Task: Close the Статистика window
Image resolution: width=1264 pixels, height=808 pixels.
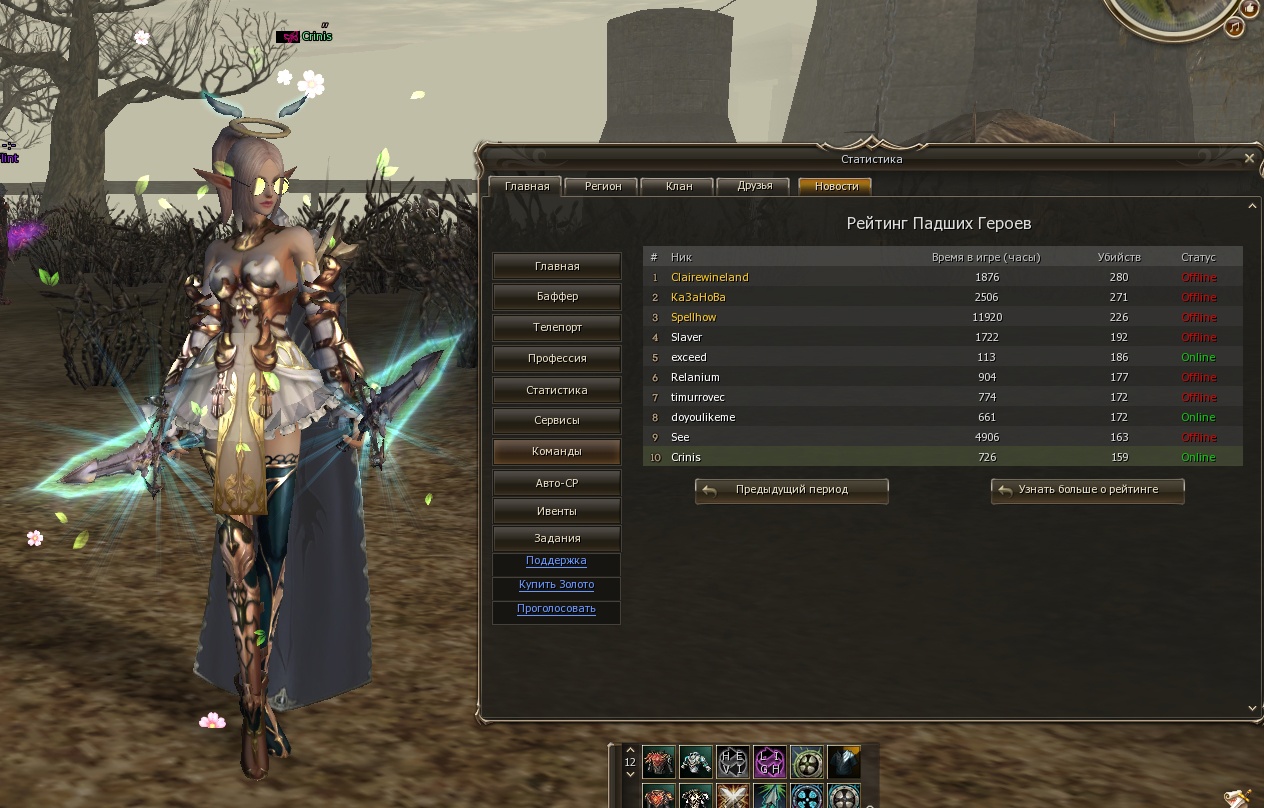Action: point(1249,158)
